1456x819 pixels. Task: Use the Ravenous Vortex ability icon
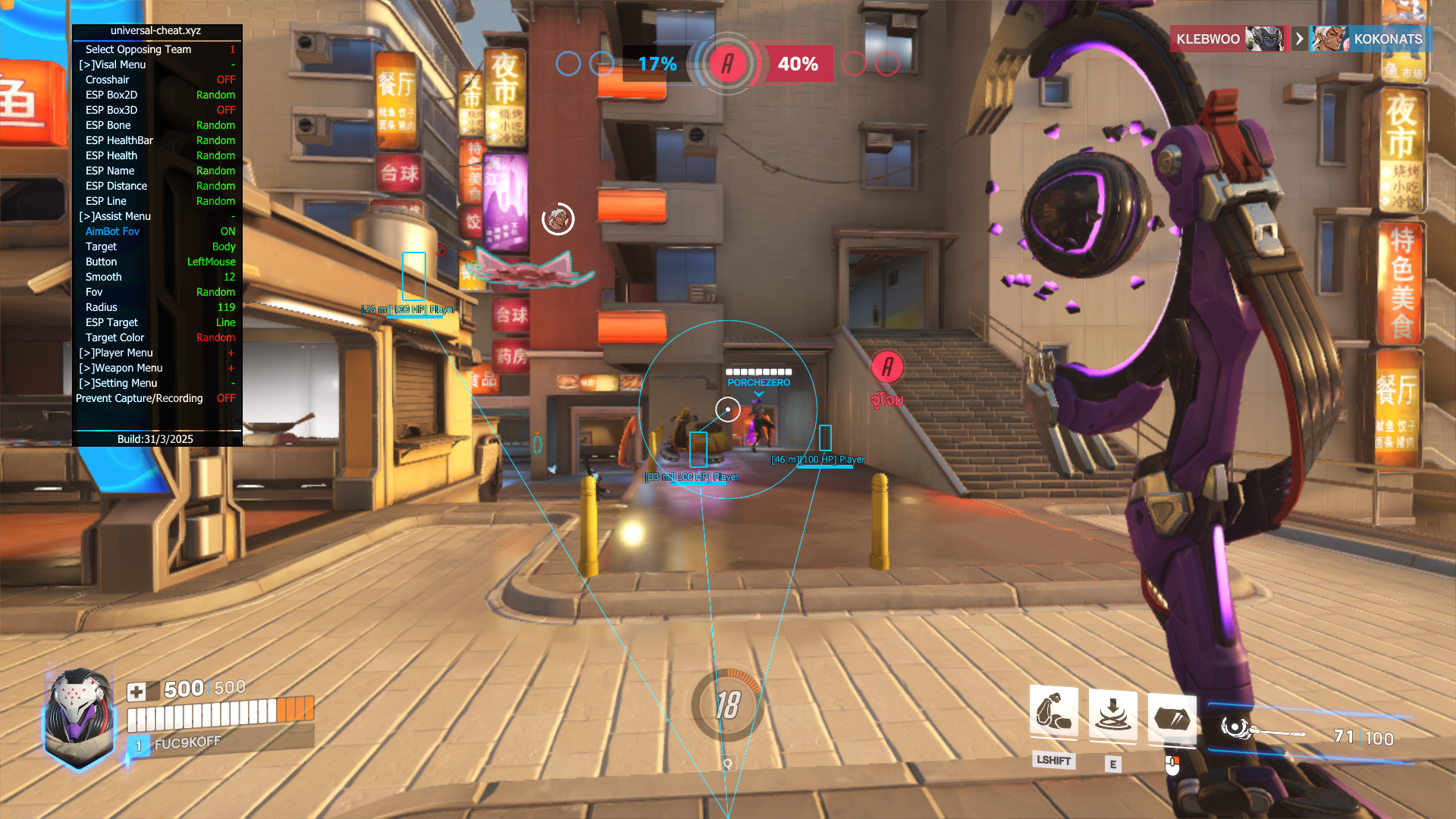pos(1112,714)
